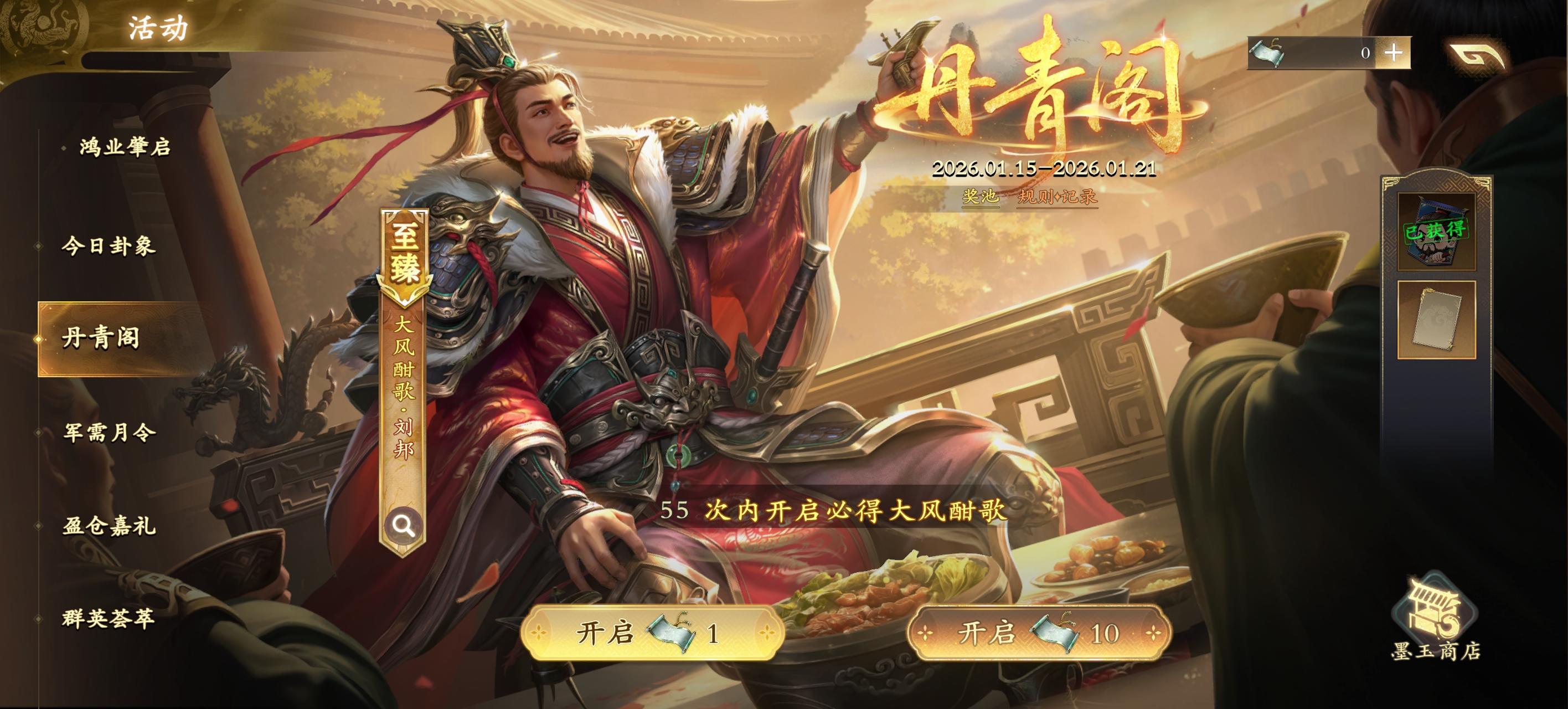Viewport: 1568px width, 709px height.
Task: Click the plus to add scroll currency
Action: [x=1396, y=55]
